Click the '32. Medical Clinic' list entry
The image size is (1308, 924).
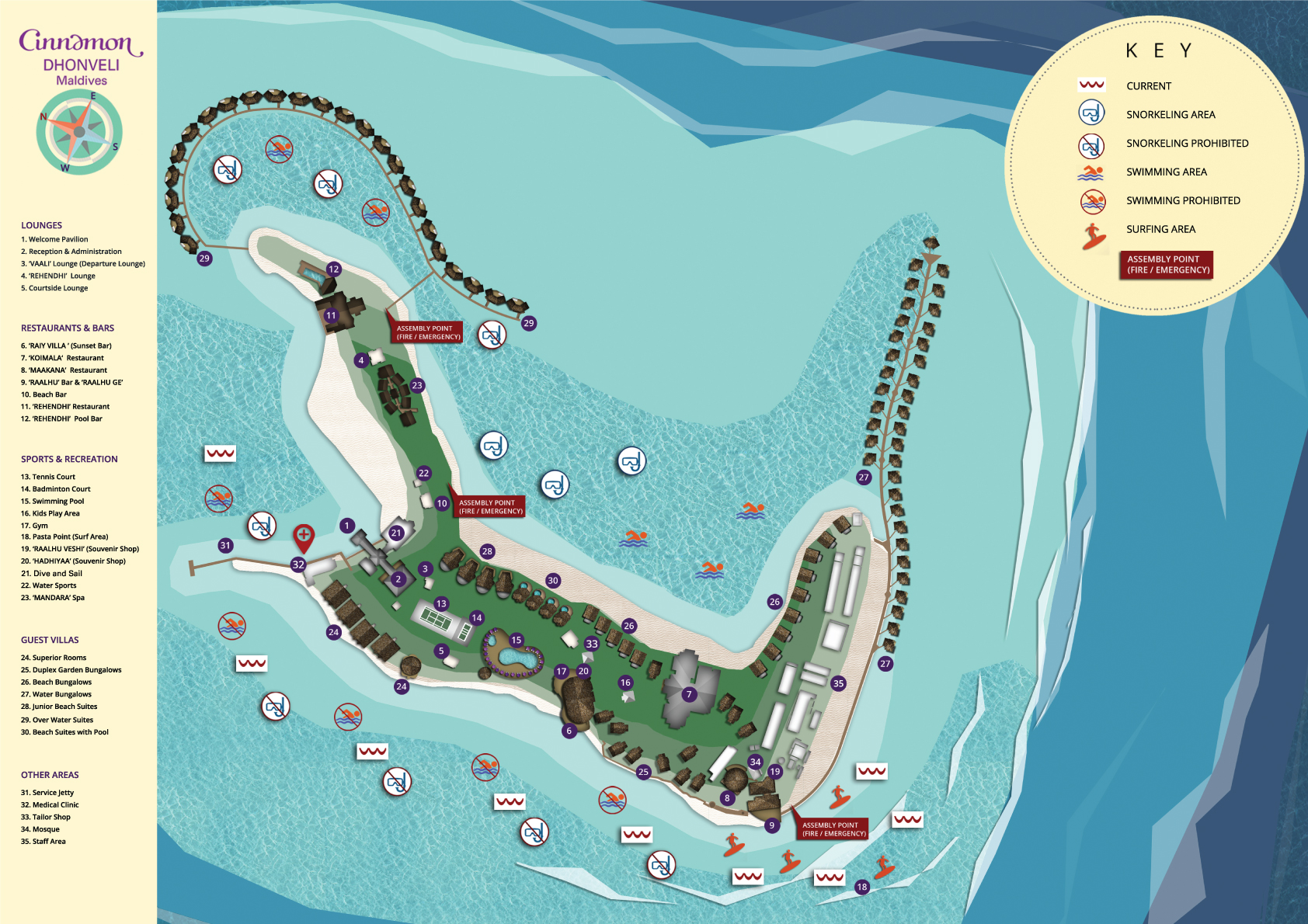pos(50,805)
